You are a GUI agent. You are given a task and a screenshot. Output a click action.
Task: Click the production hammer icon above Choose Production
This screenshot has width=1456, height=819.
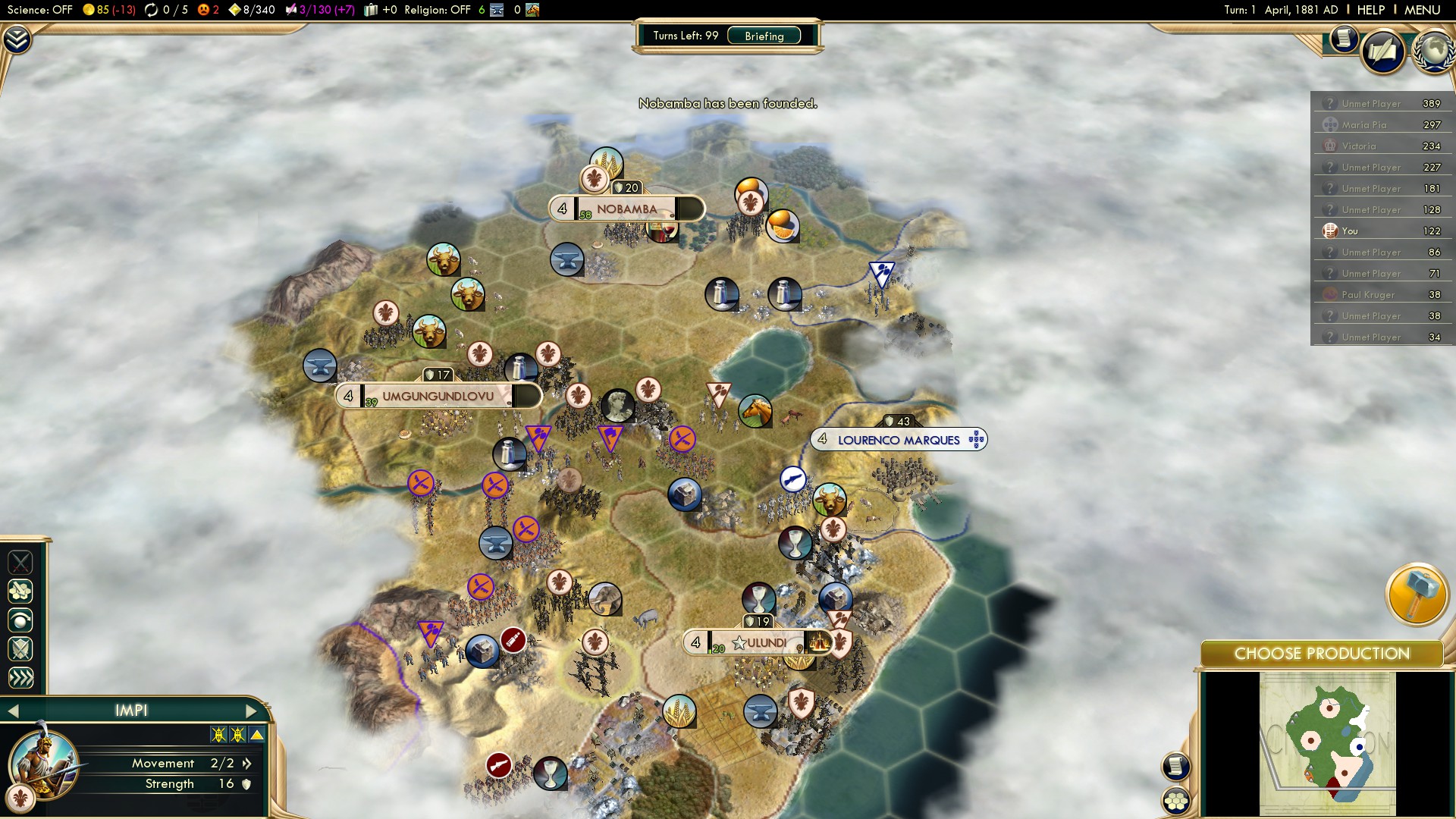1418,595
